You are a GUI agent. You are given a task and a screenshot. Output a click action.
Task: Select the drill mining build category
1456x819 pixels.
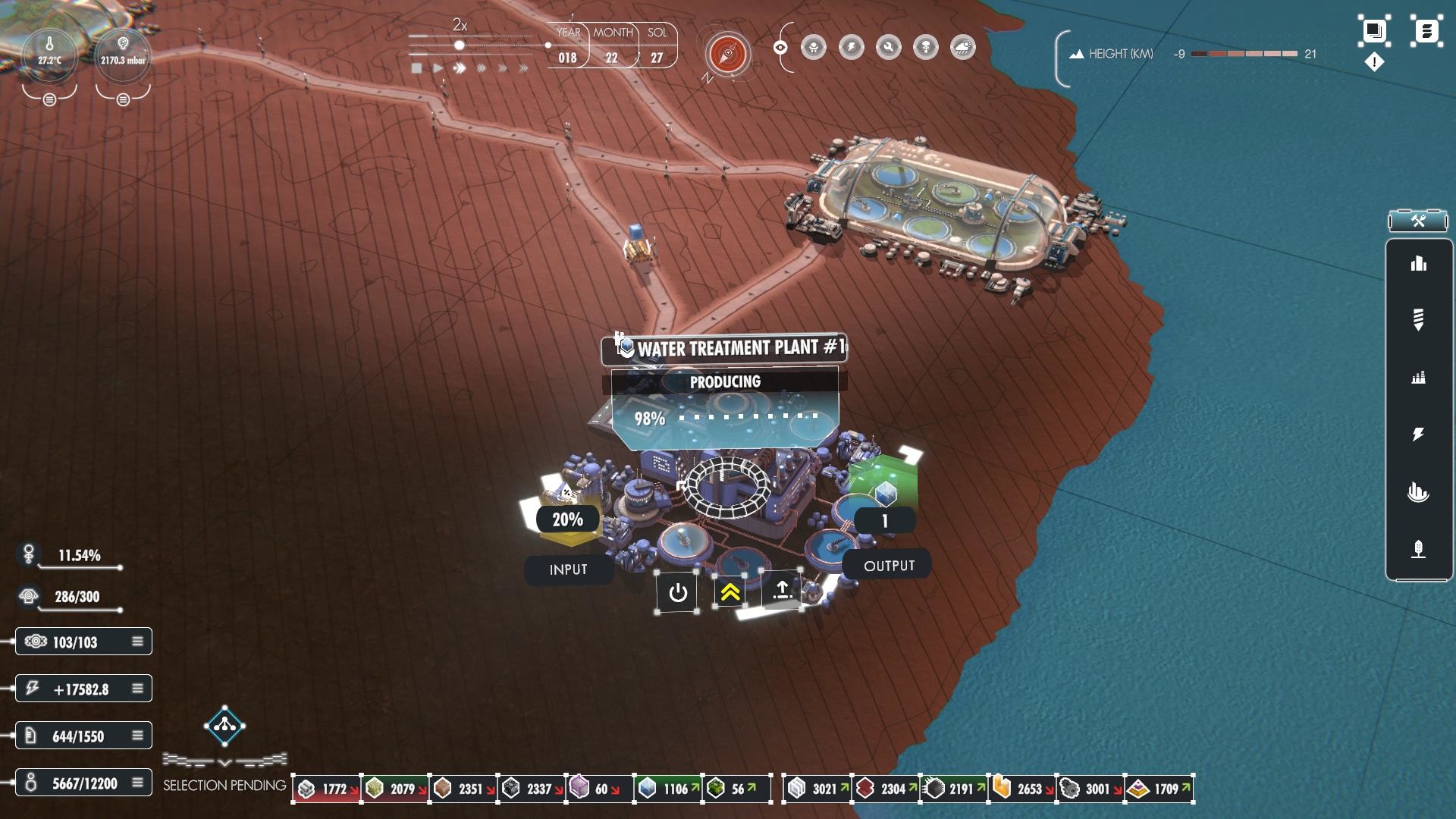(x=1418, y=319)
